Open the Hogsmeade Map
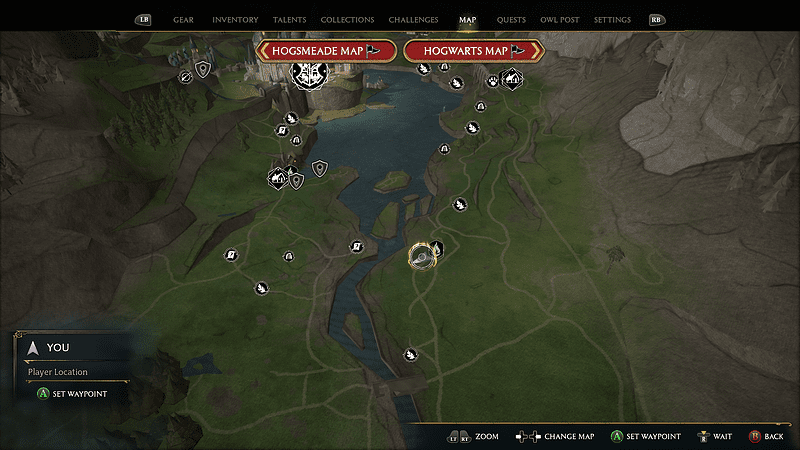The width and height of the screenshot is (800, 450). coord(326,50)
